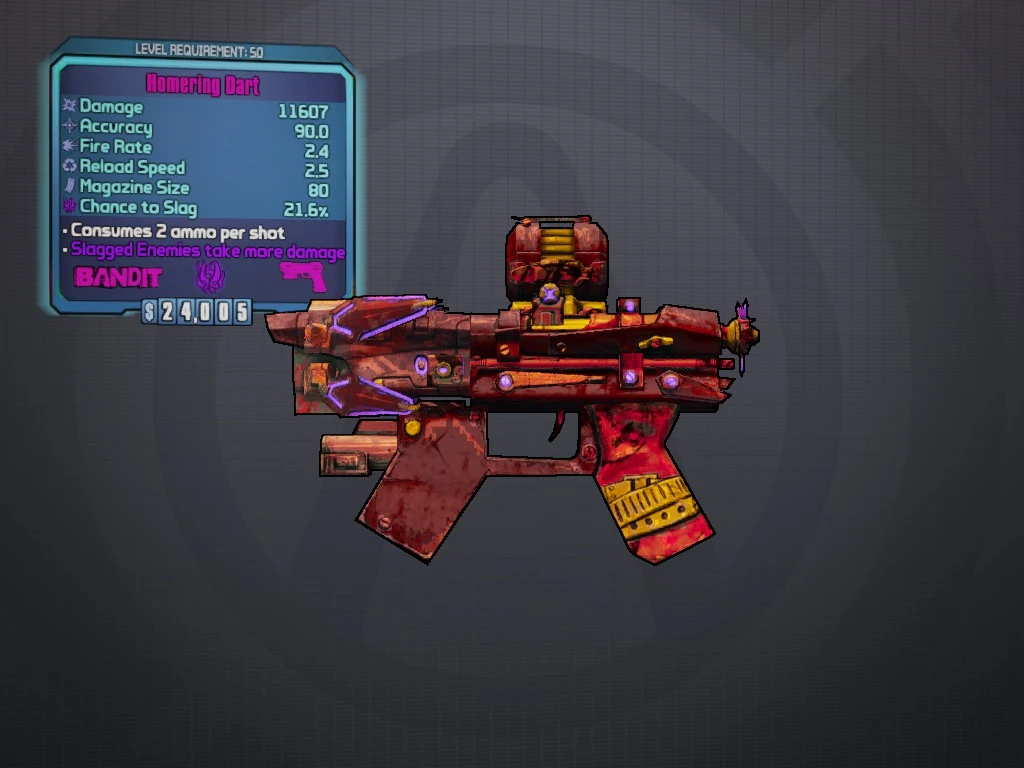Click the purple slag element icon
This screenshot has width=1024, height=768.
point(210,277)
